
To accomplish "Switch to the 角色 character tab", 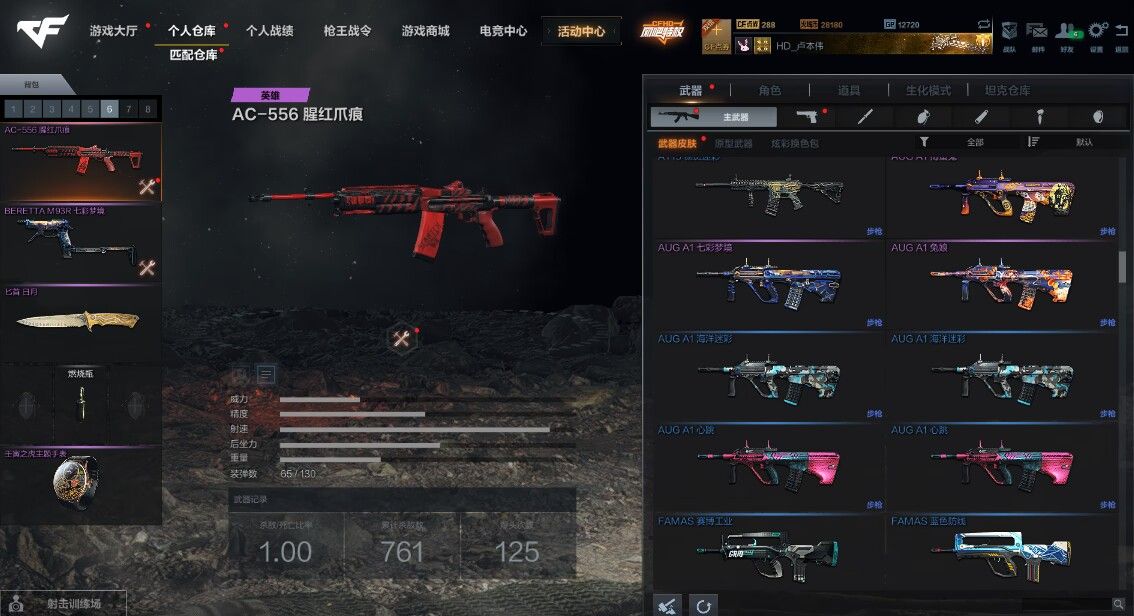I will click(770, 90).
